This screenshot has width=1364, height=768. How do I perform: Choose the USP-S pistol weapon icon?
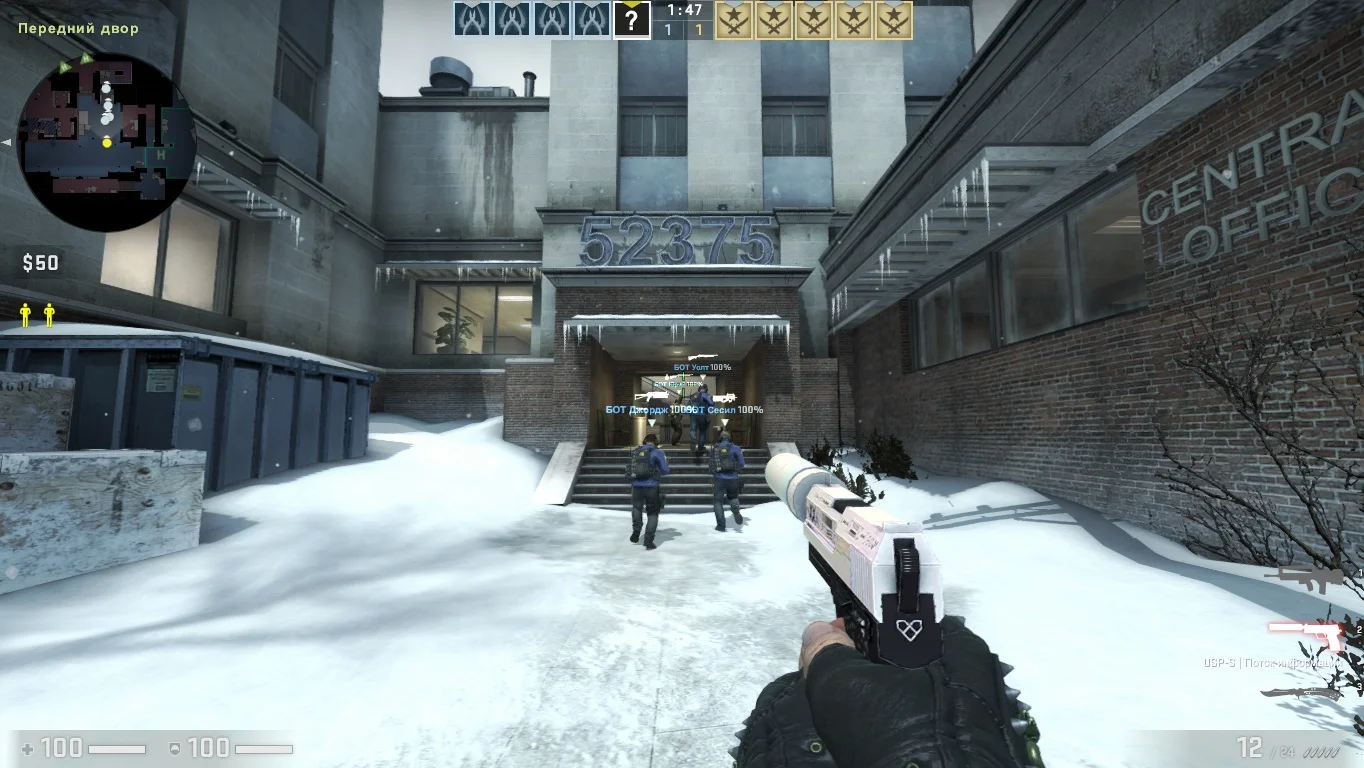[1306, 634]
